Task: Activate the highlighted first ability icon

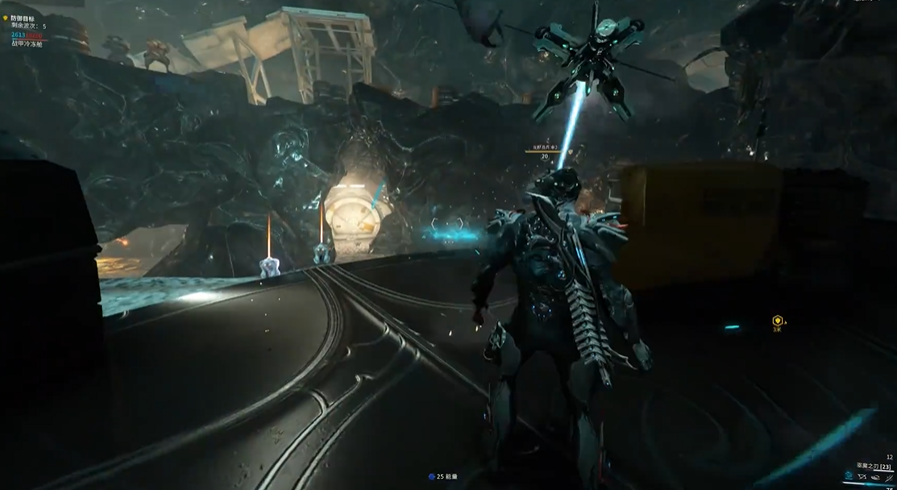Action: pos(849,476)
